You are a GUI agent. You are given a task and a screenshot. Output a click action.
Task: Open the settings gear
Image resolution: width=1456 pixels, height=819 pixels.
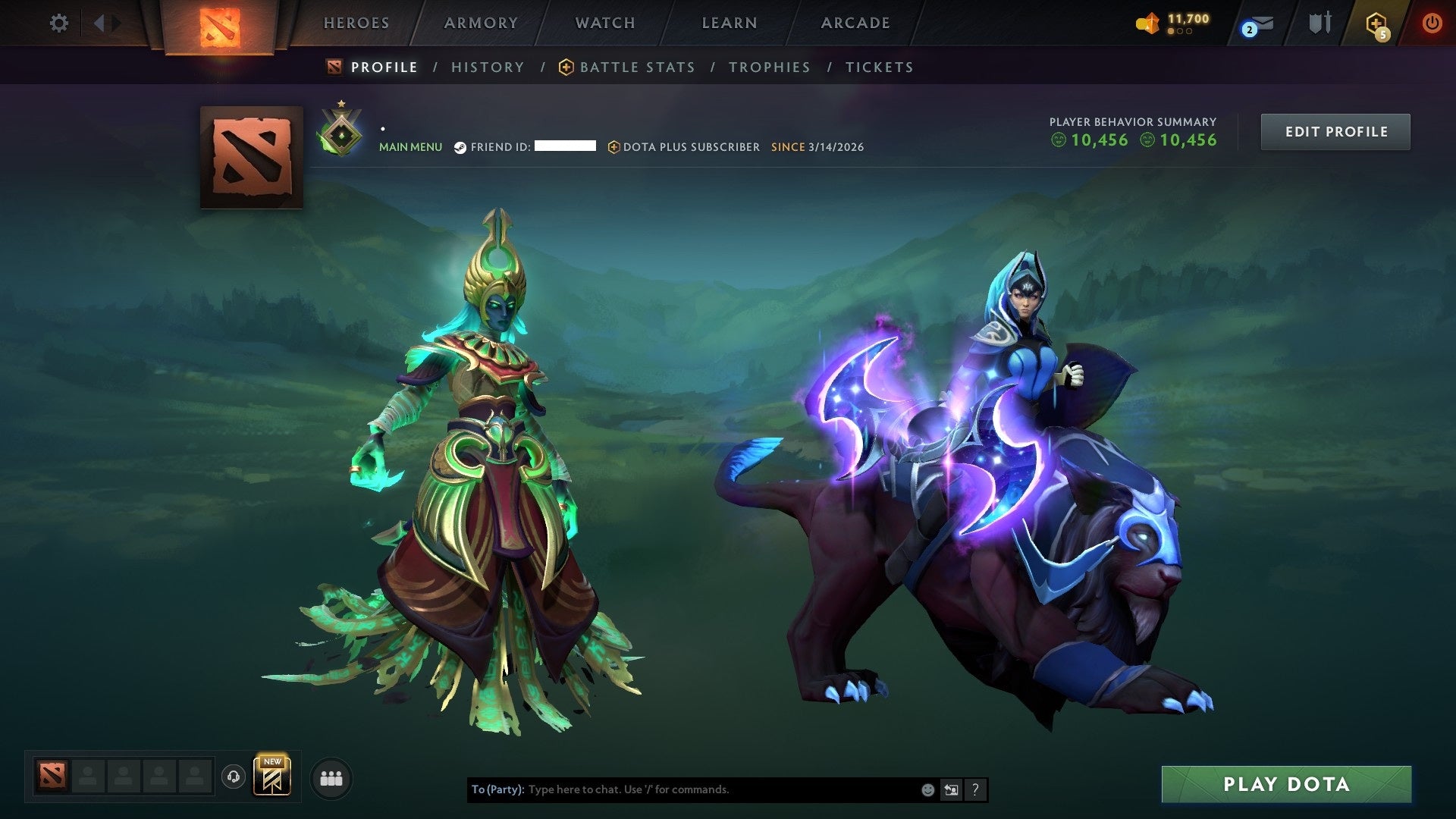coord(58,23)
